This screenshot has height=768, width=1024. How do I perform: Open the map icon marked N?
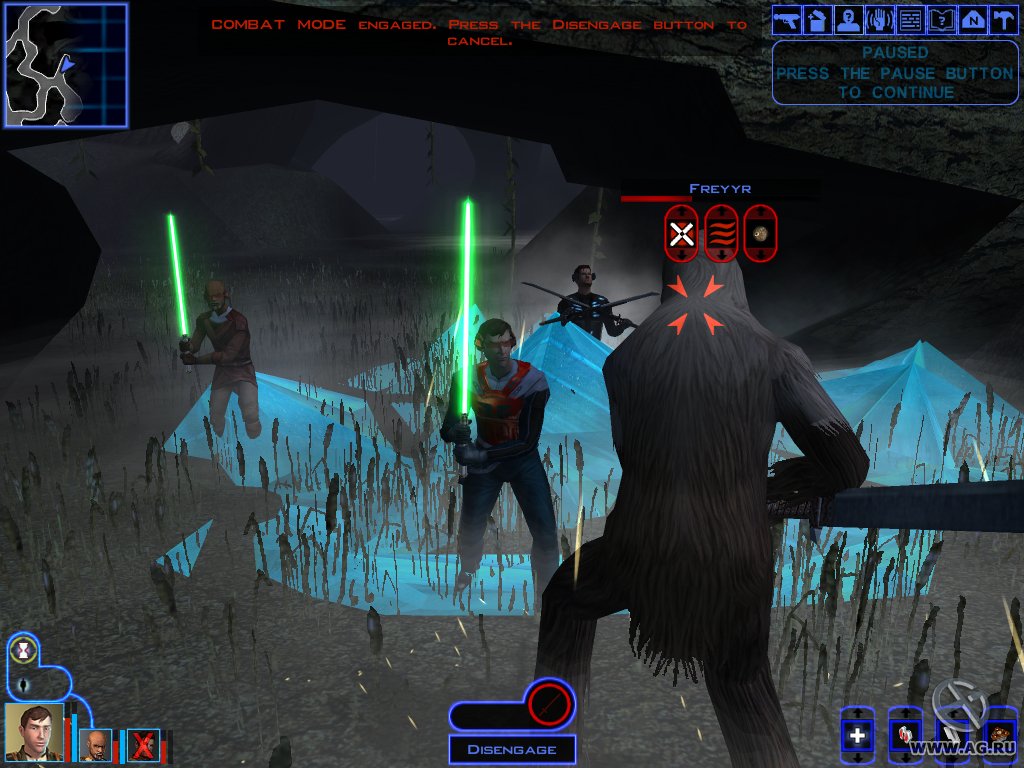(972, 20)
